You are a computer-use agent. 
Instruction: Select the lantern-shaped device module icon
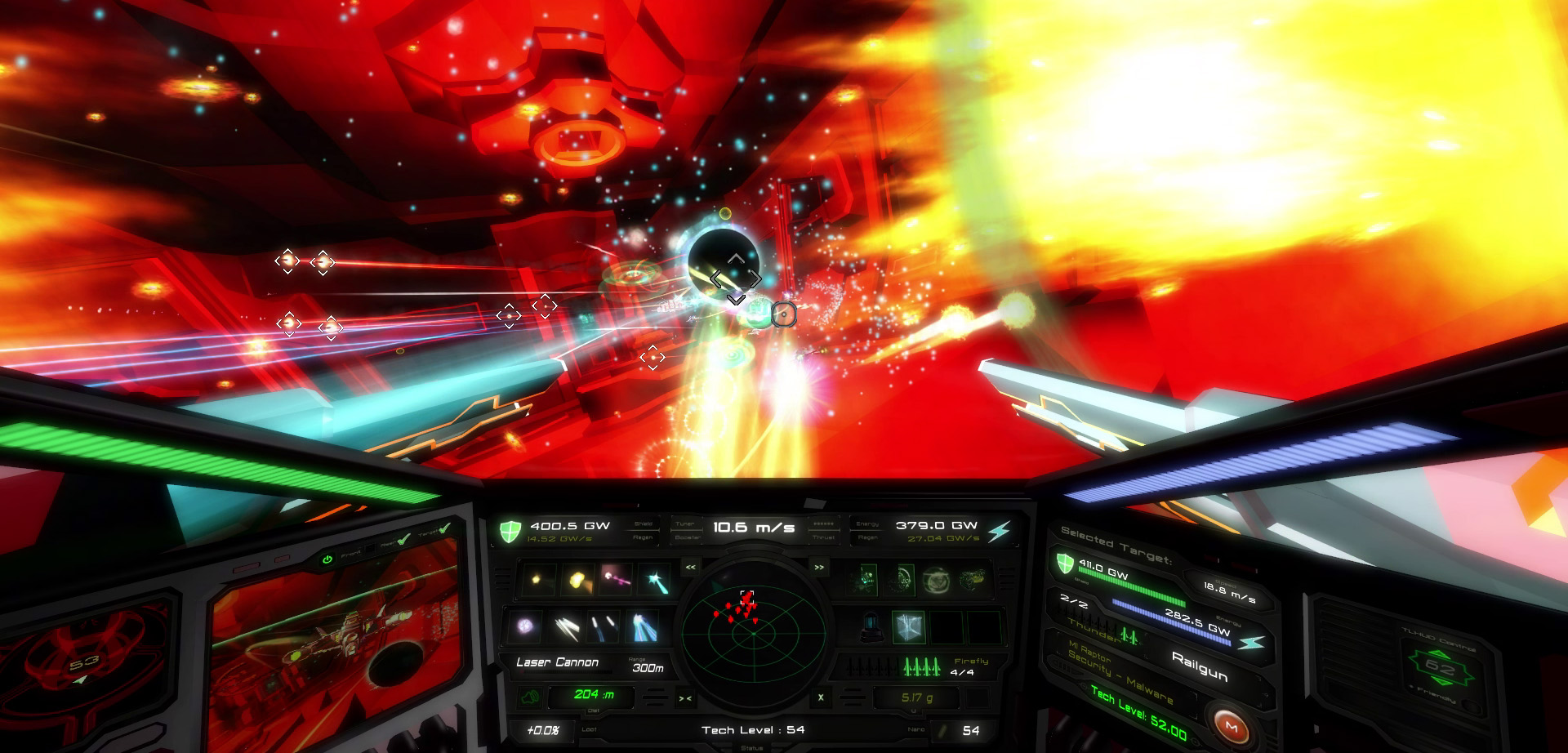[x=872, y=627]
